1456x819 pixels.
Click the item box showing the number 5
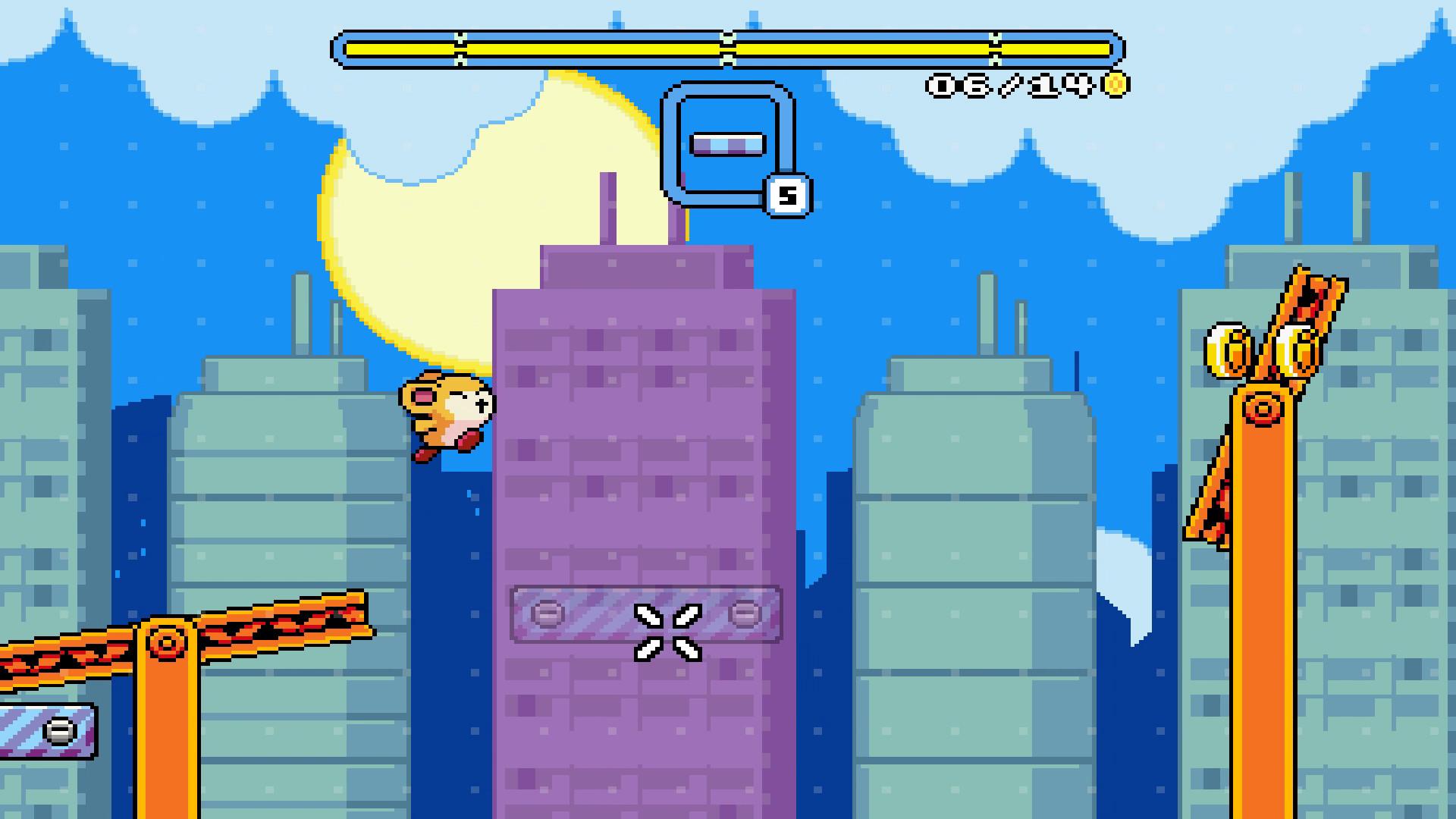[786, 196]
